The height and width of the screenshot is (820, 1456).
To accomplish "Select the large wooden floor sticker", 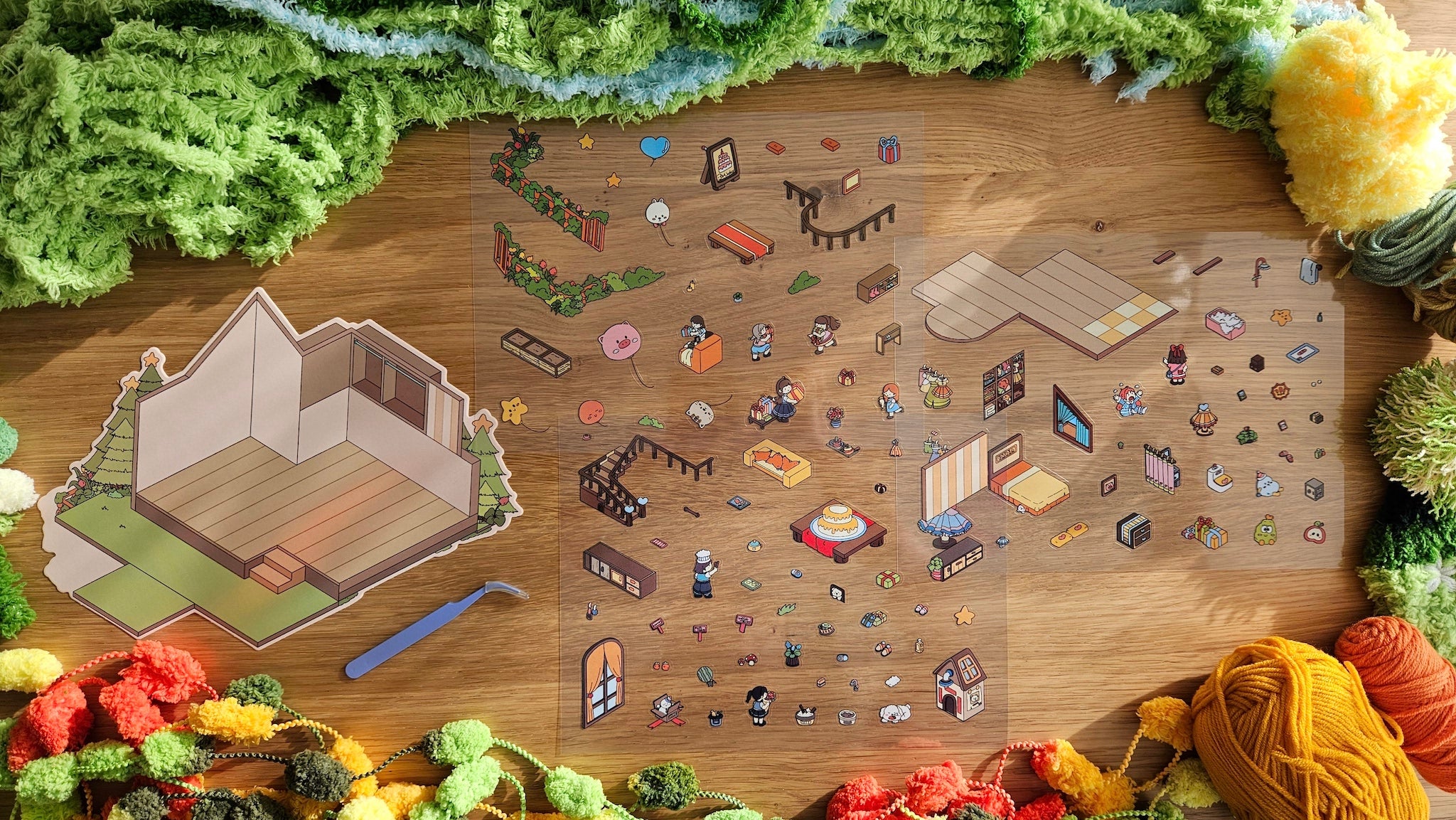I will click(x=1044, y=299).
